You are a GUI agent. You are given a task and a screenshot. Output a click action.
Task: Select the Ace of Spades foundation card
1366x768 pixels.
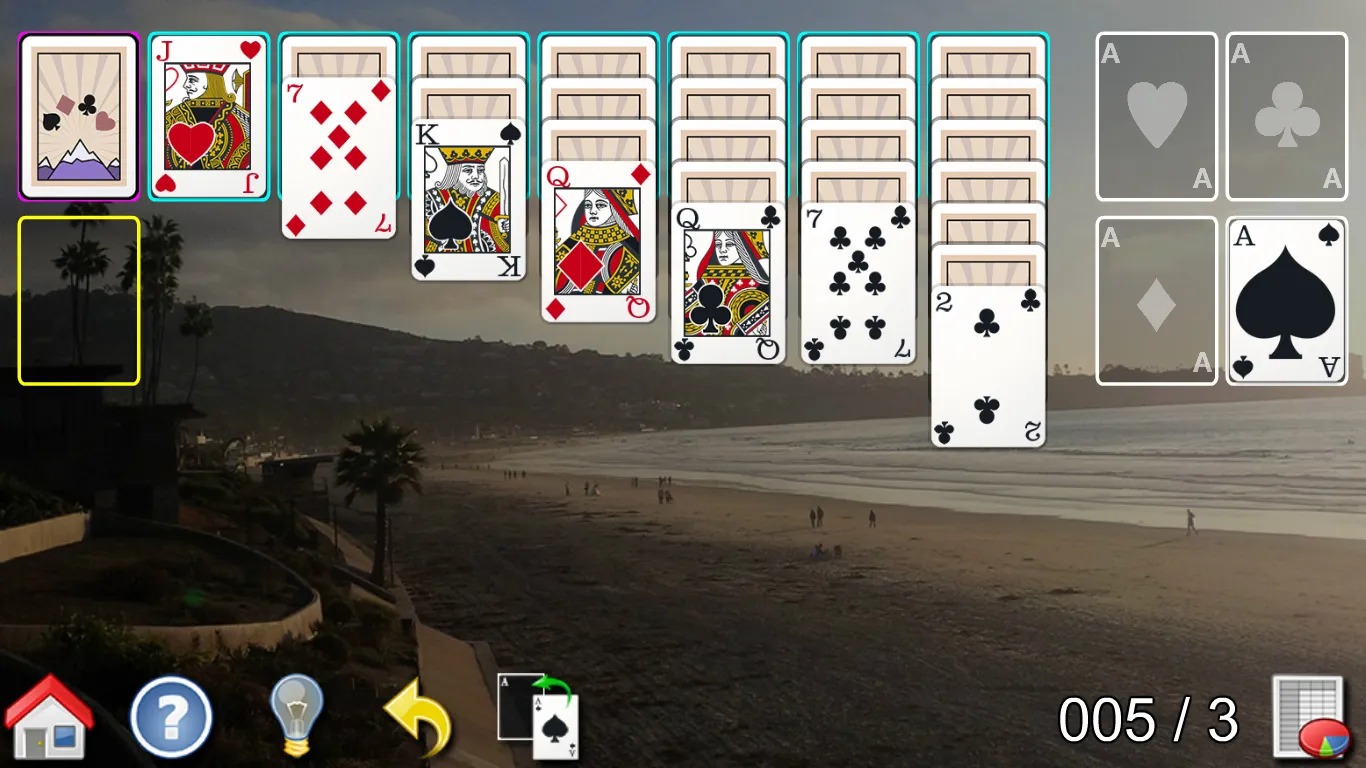tap(1286, 300)
